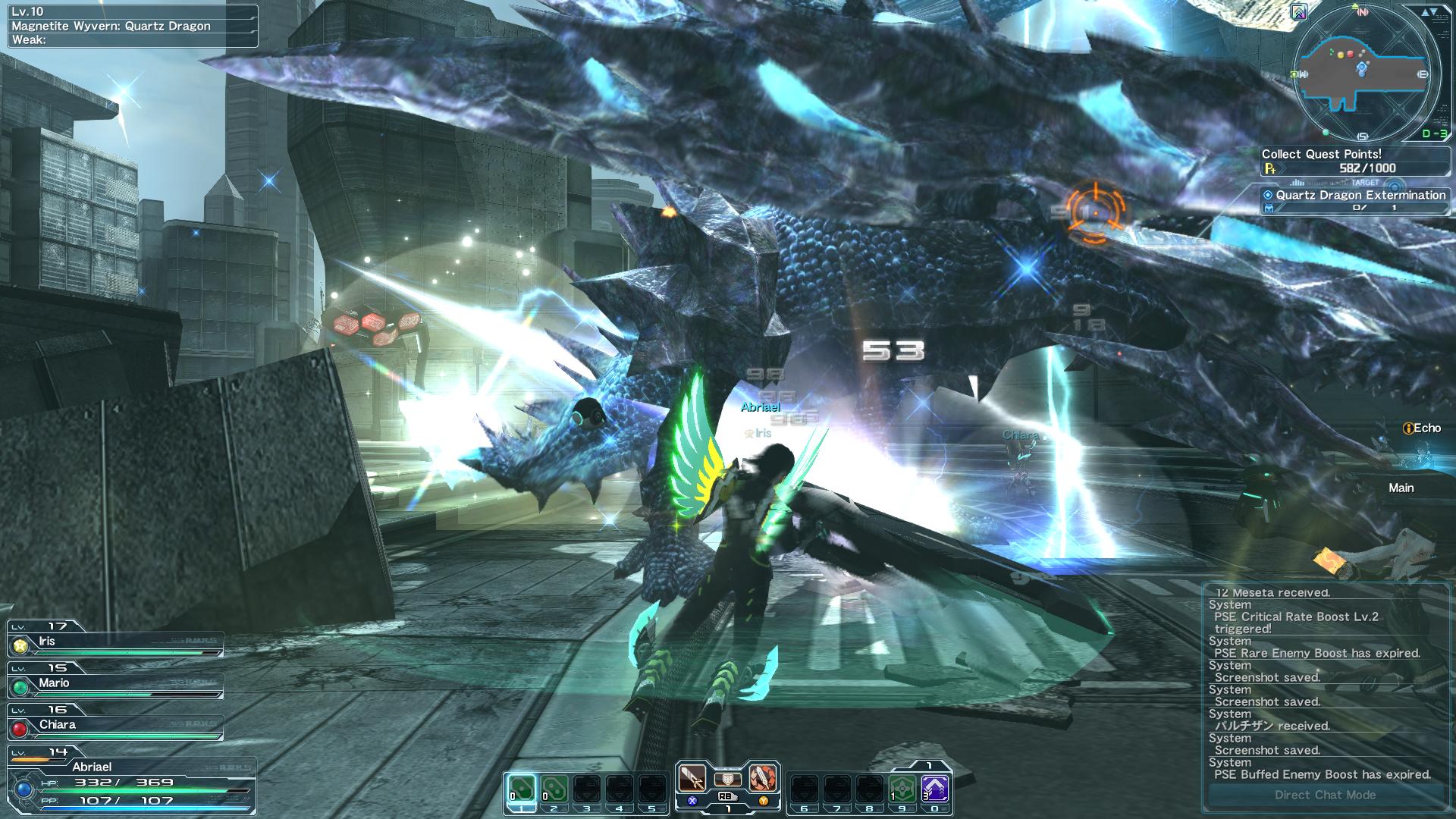Click Chiara's red status orb
This screenshot has width=1456, height=819.
[21, 725]
